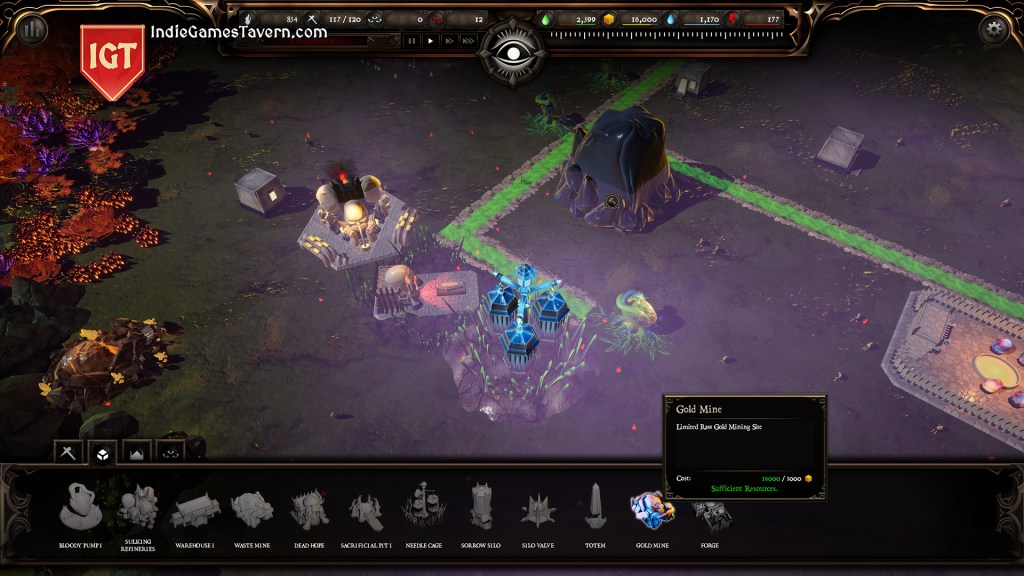This screenshot has height=576, width=1024.
Task: Open settings with the gear icon
Action: [993, 29]
